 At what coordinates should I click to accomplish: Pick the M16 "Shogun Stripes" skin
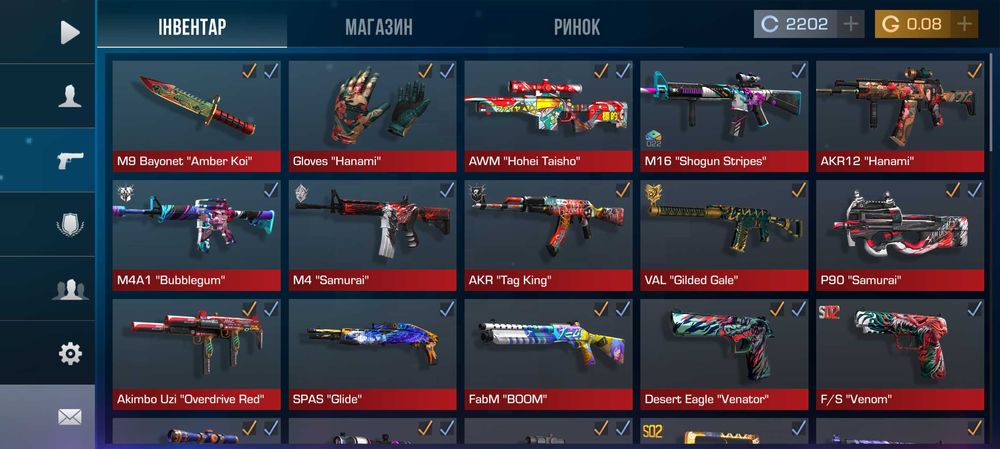point(724,115)
